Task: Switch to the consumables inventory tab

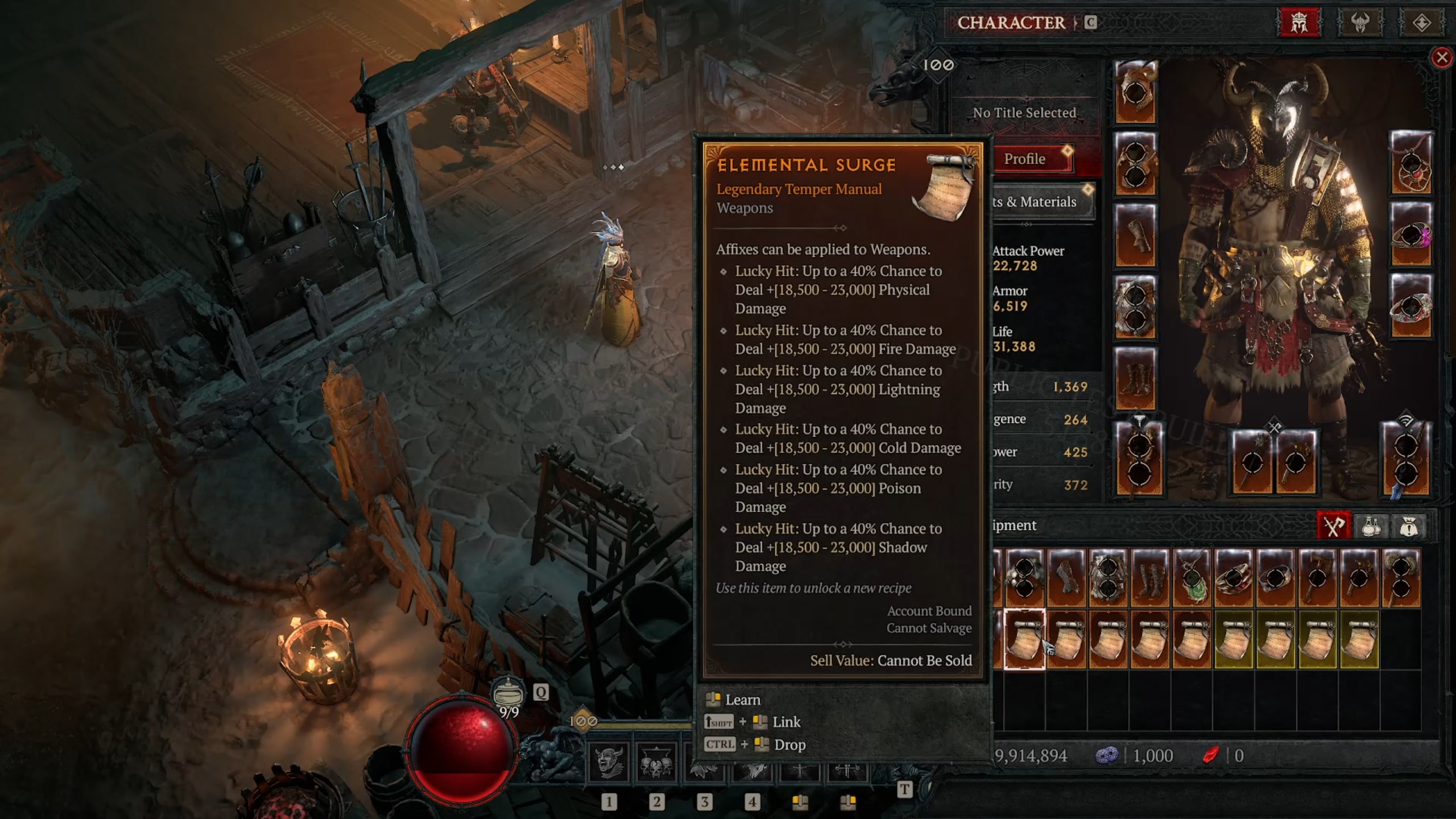Action: click(x=1371, y=526)
